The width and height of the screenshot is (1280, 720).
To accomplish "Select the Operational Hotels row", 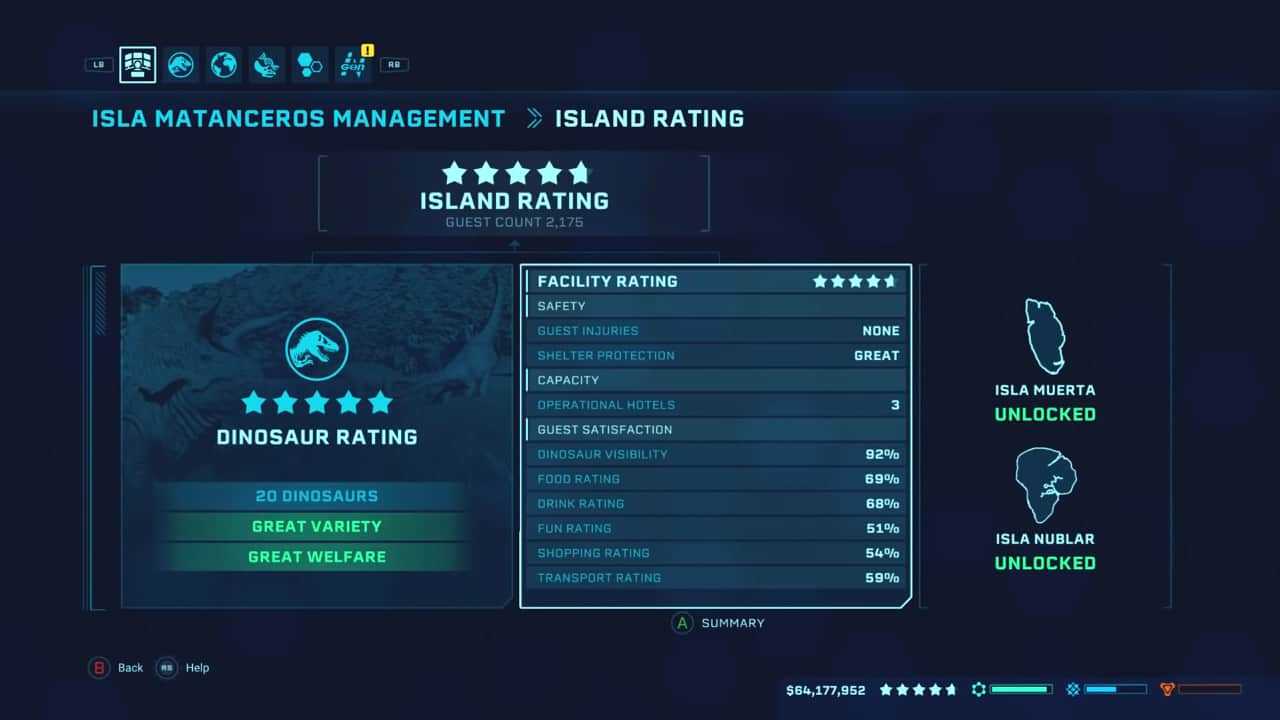I will [x=715, y=405].
